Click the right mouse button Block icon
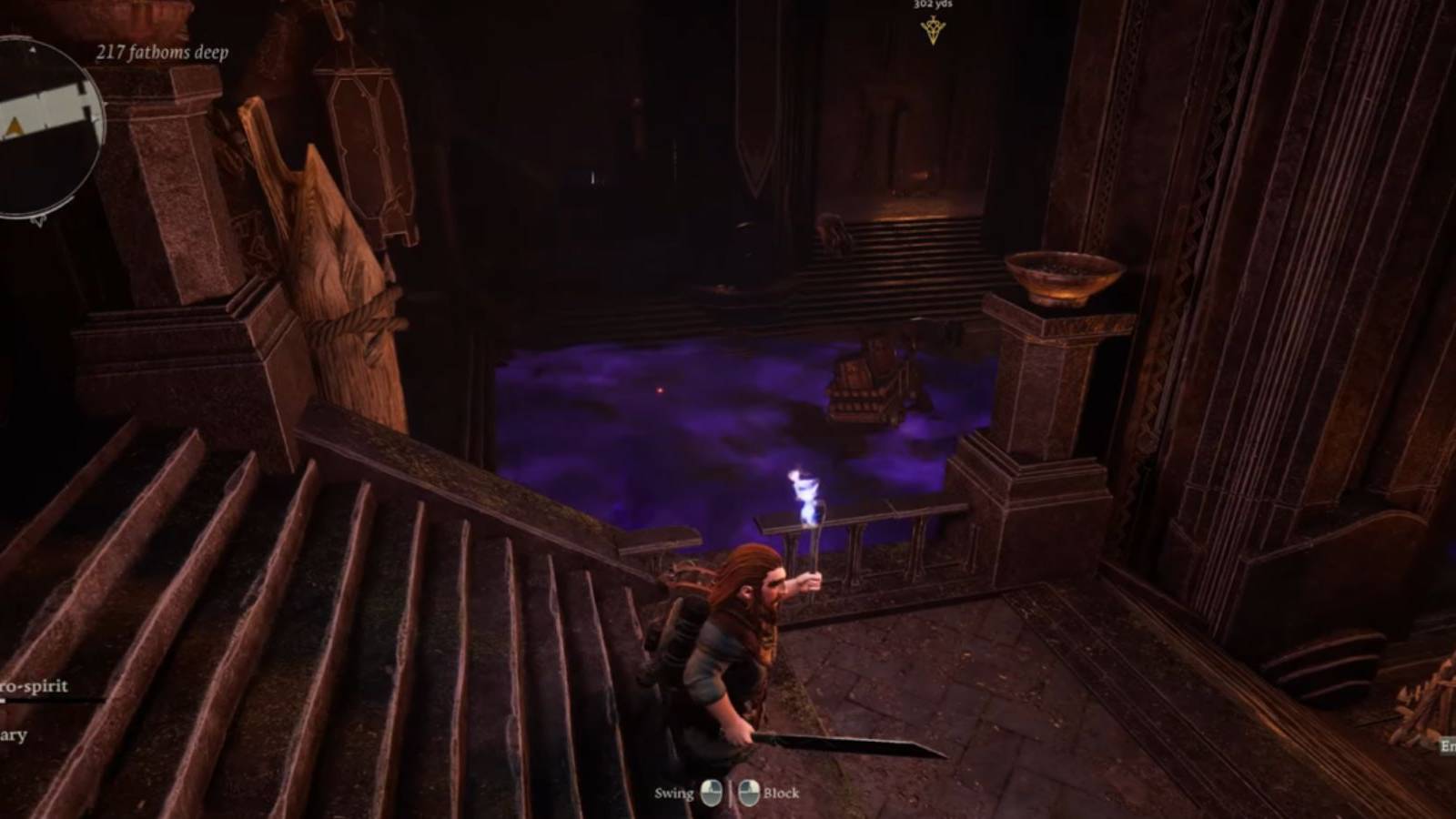The width and height of the screenshot is (1456, 819). point(750,792)
